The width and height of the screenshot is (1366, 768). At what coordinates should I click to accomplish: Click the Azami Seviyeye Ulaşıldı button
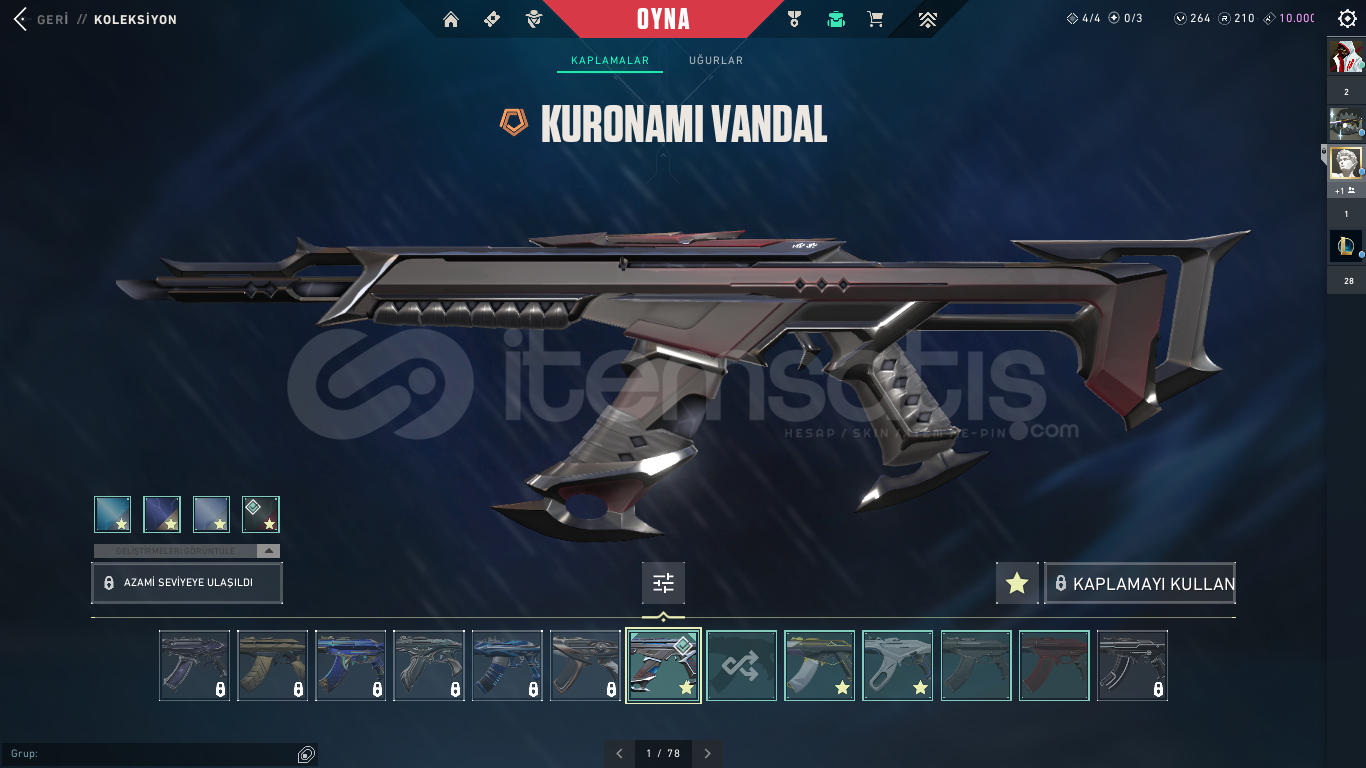click(186, 583)
